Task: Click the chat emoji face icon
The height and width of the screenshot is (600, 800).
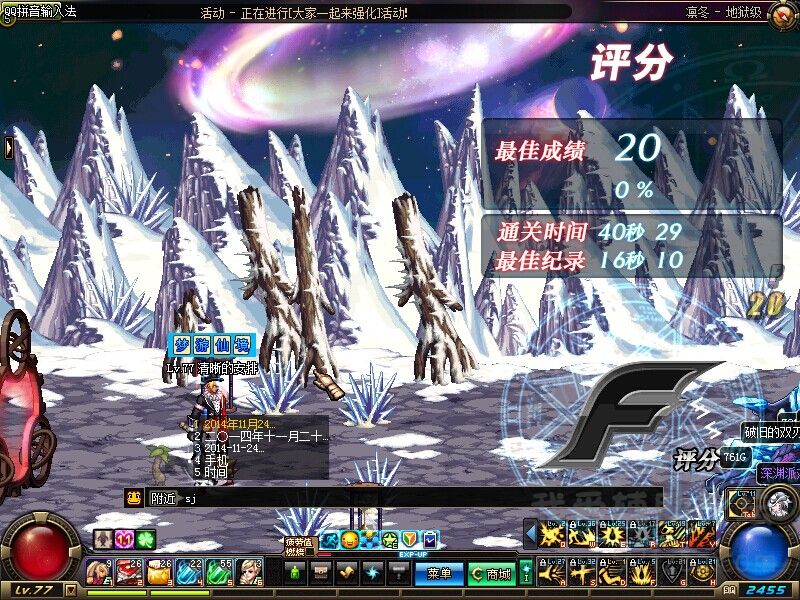Action: pos(133,497)
